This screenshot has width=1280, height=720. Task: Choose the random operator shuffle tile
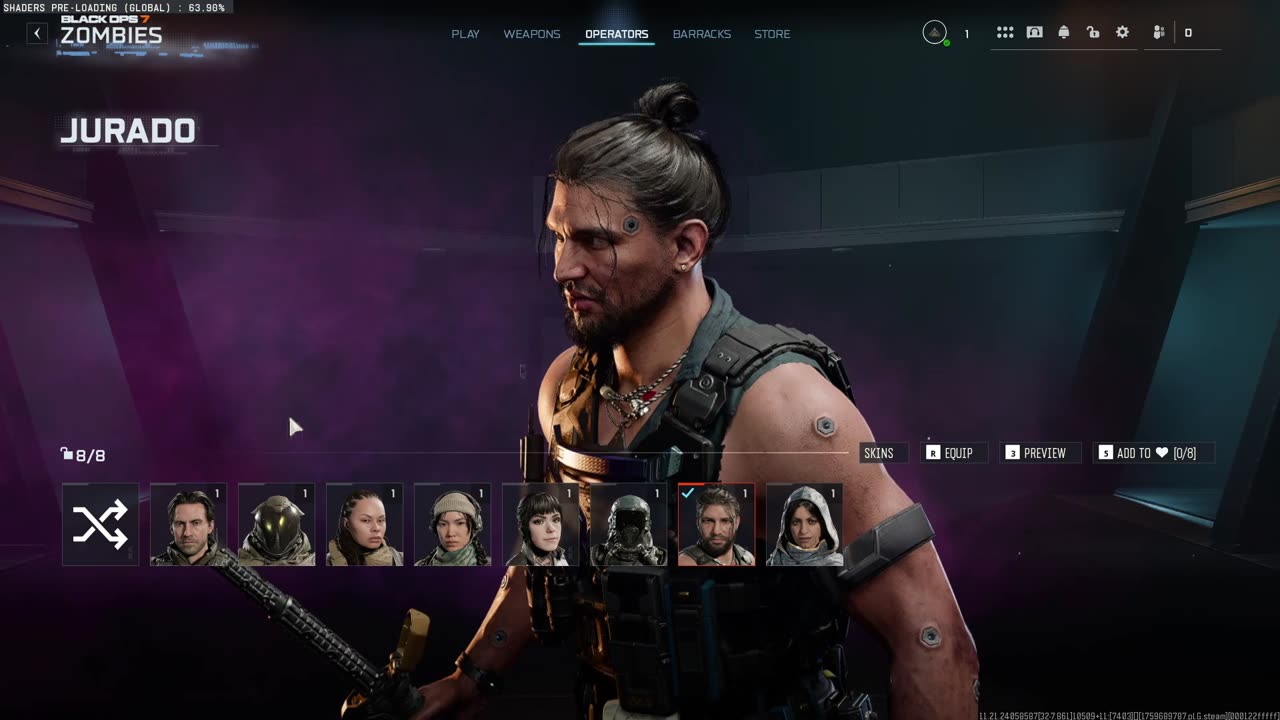[100, 525]
